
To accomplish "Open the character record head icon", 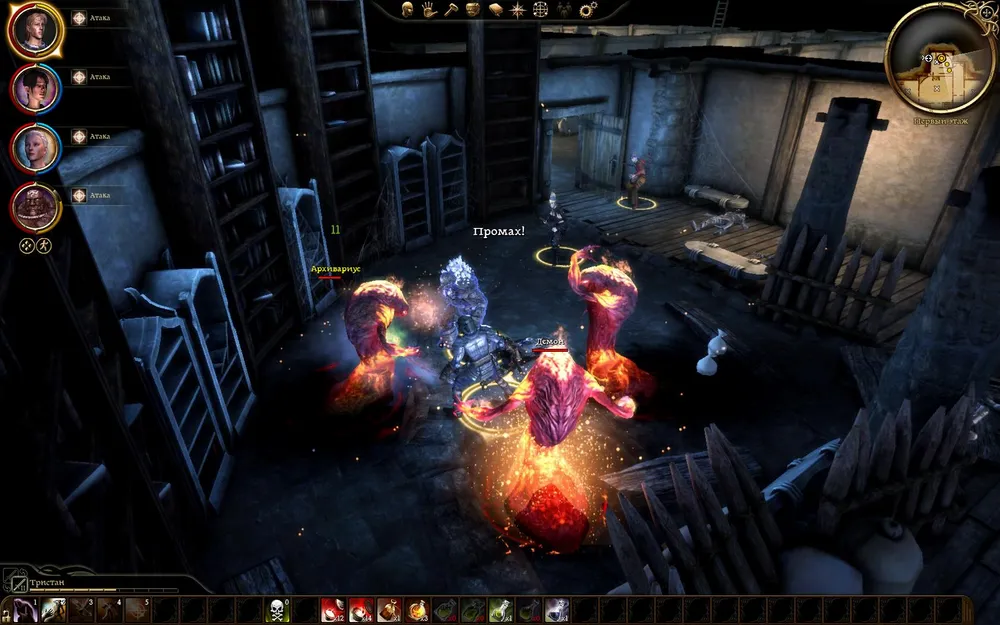I will pos(408,10).
